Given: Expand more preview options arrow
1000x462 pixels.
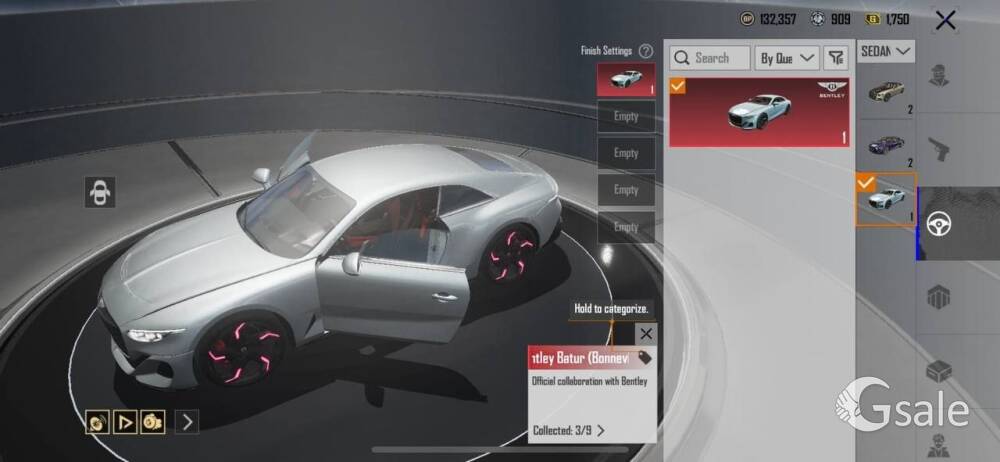Looking at the screenshot, I should [187, 422].
